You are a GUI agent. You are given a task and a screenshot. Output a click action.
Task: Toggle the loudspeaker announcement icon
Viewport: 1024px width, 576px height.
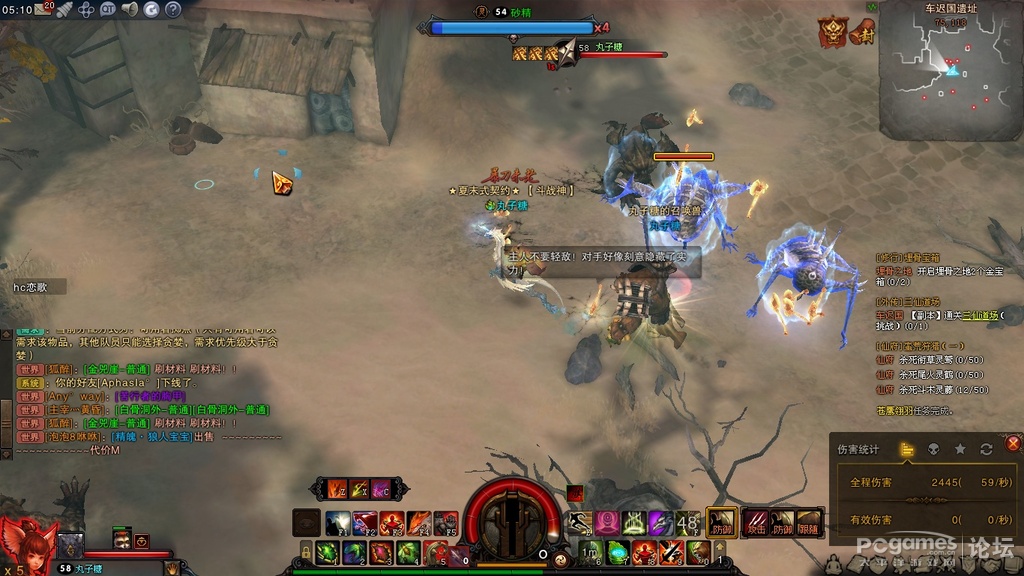tap(129, 9)
